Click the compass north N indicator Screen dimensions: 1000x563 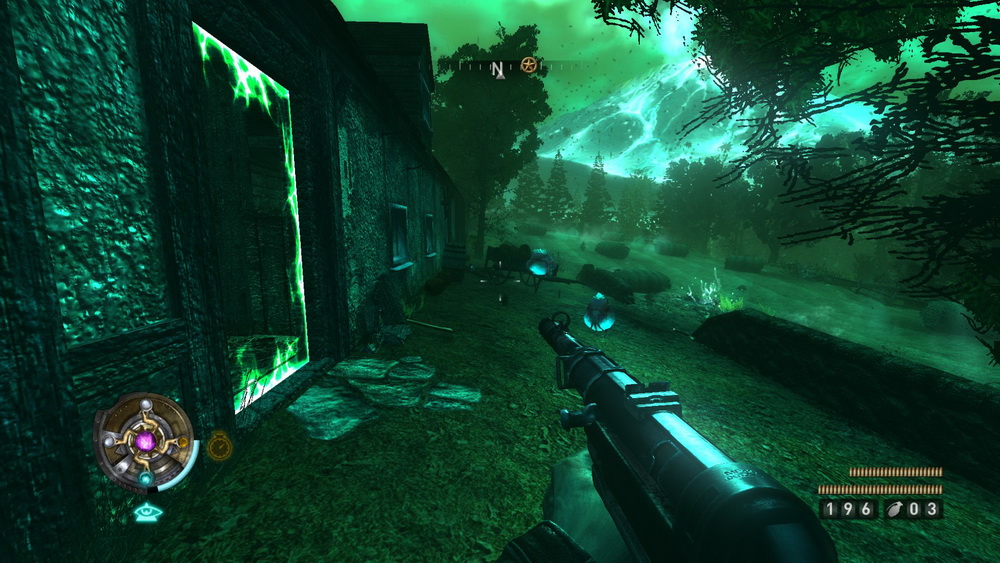click(x=497, y=68)
